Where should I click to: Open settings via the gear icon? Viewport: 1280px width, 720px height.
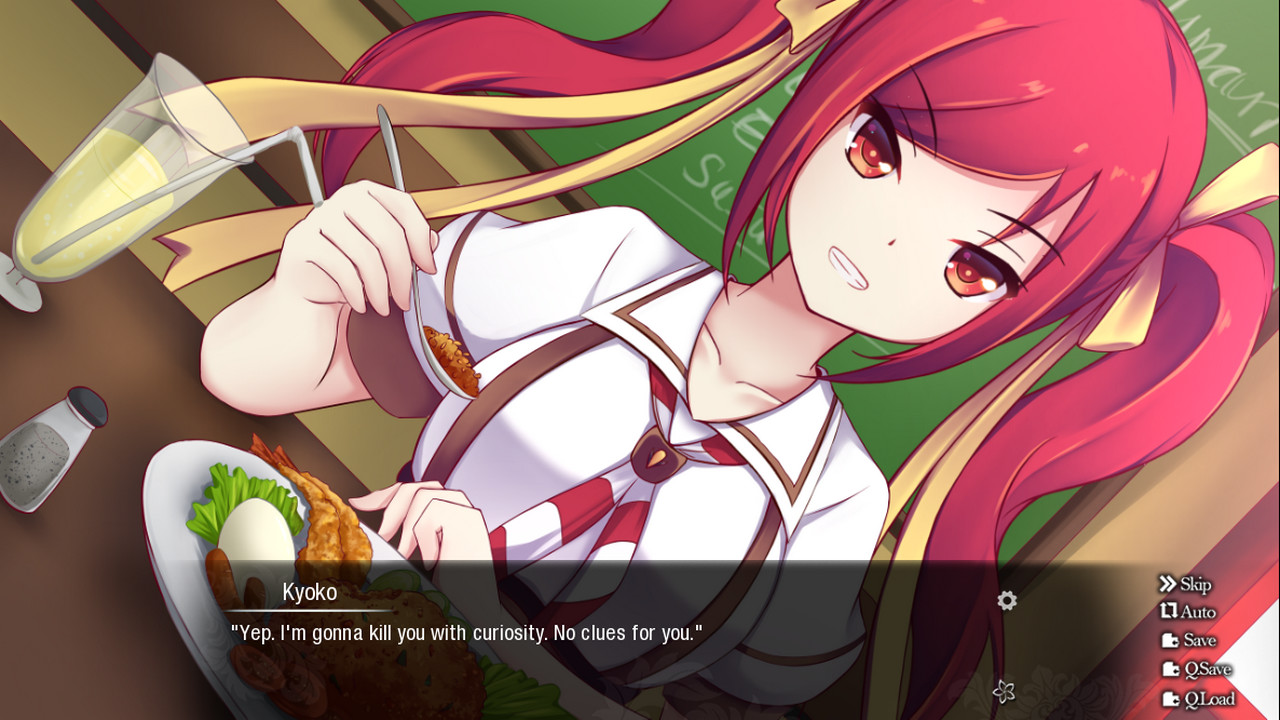click(x=1006, y=600)
